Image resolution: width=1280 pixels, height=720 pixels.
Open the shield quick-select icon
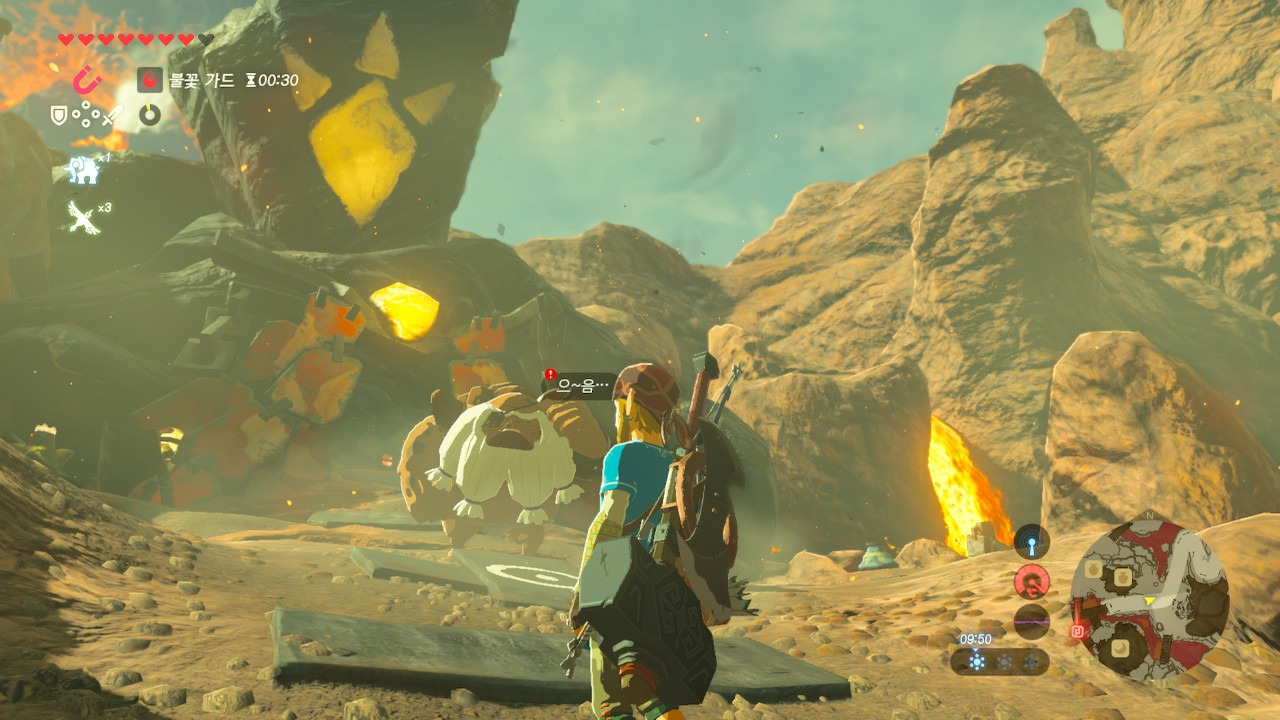pyautogui.click(x=59, y=116)
